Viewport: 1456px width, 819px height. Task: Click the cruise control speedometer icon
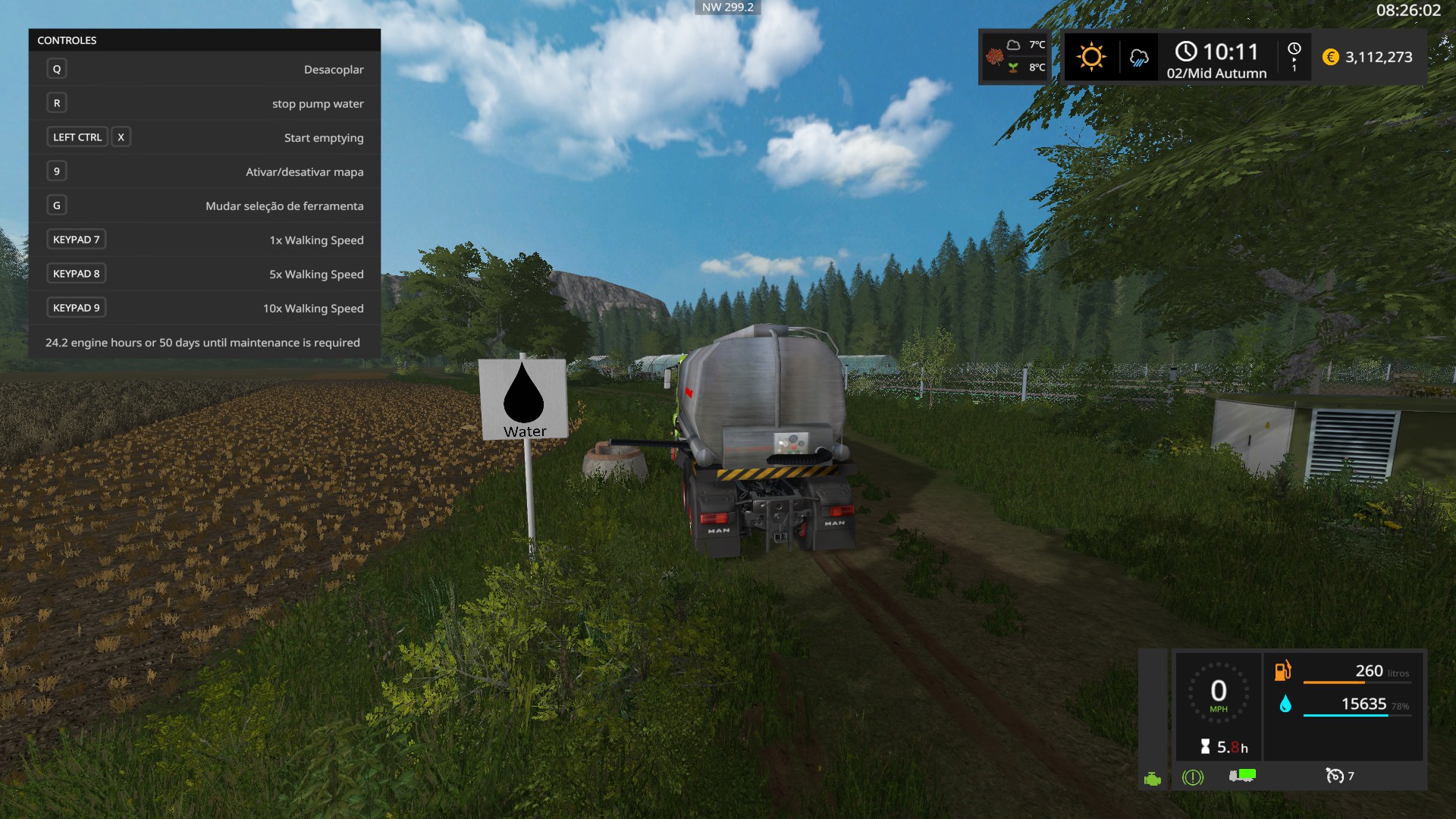click(1334, 775)
